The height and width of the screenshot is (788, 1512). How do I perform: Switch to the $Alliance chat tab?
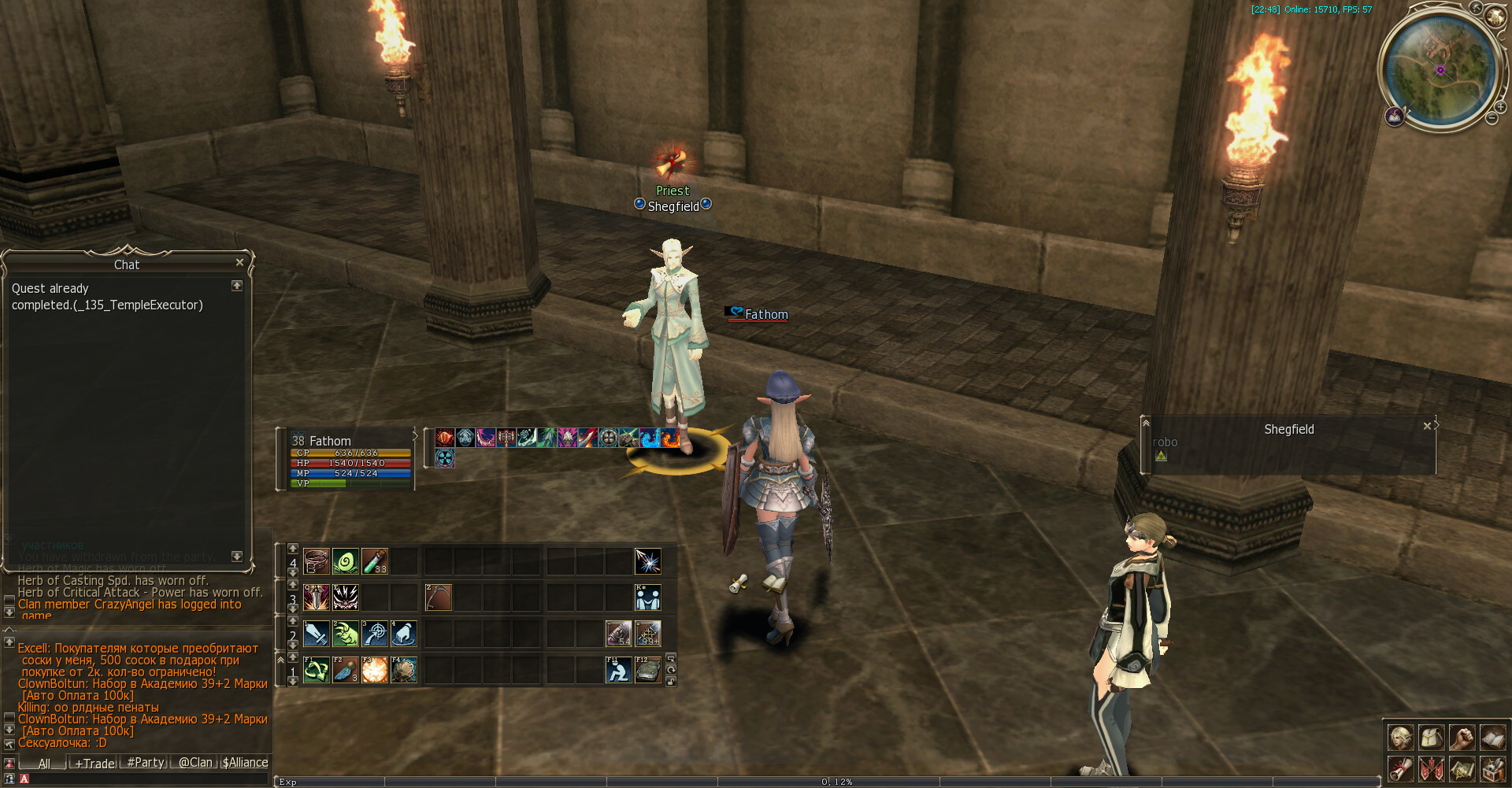(245, 763)
